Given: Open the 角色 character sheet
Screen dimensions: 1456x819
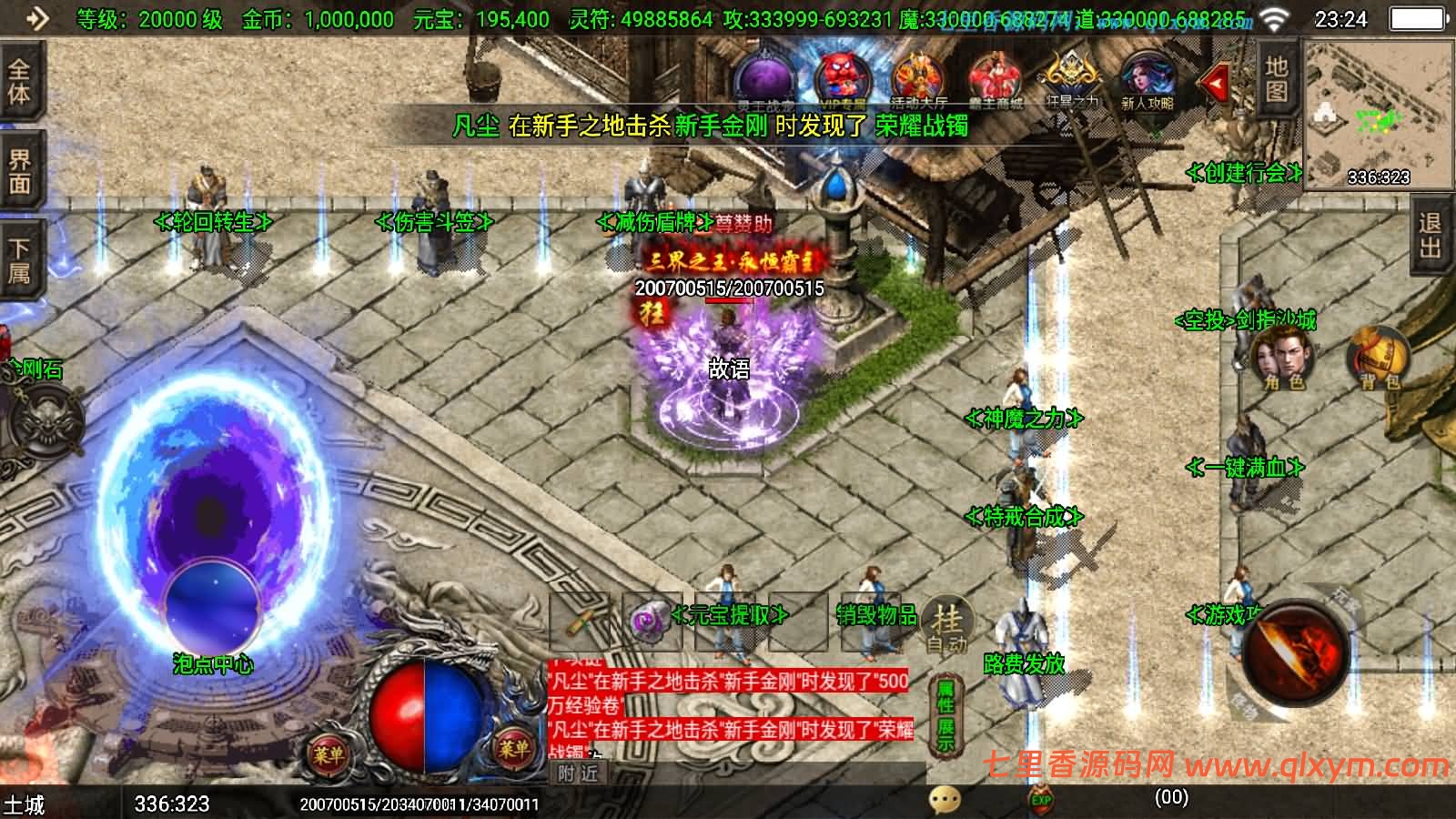Looking at the screenshot, I should pos(1283,359).
